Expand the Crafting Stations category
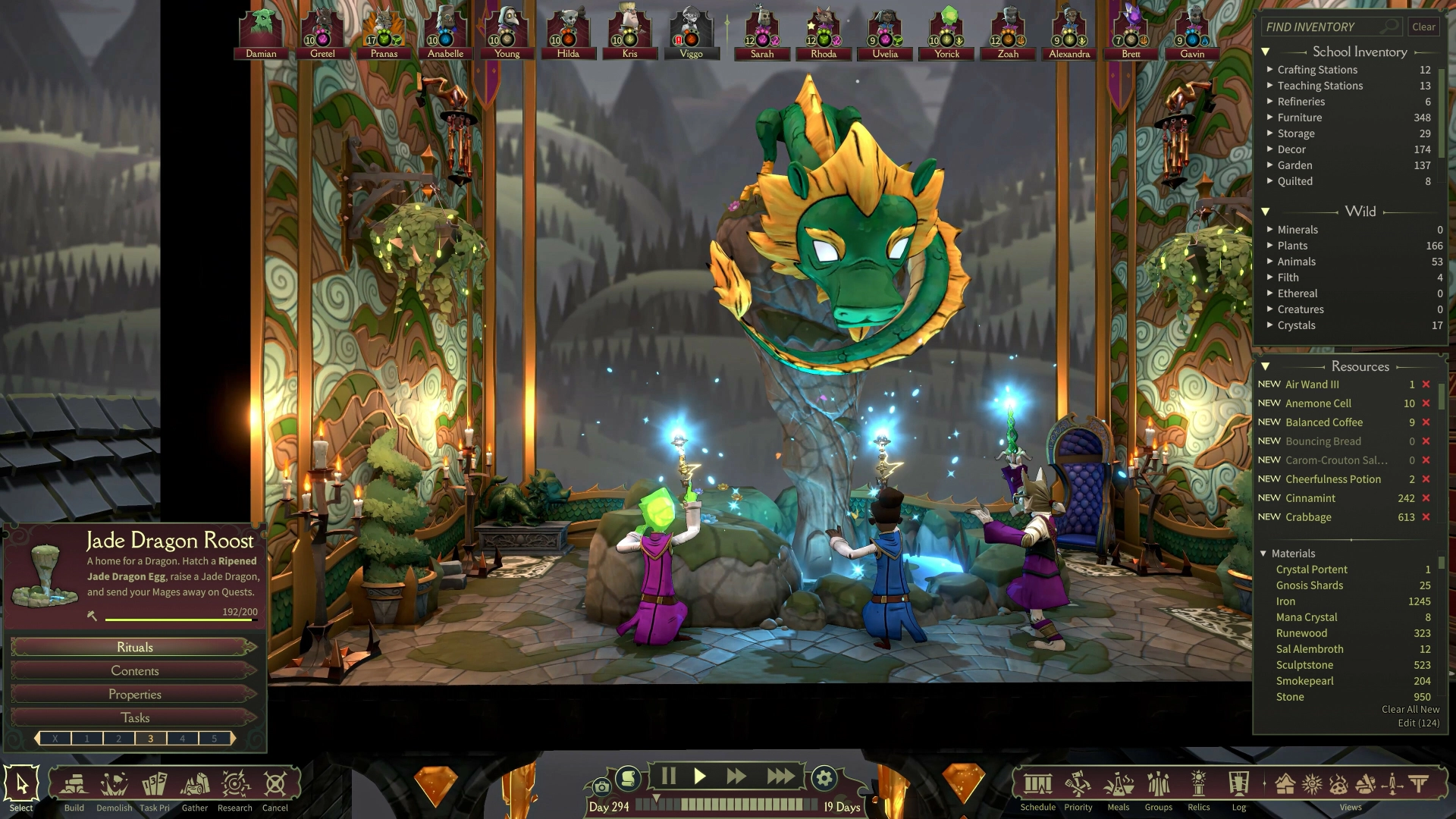The width and height of the screenshot is (1456, 819). (1317, 70)
